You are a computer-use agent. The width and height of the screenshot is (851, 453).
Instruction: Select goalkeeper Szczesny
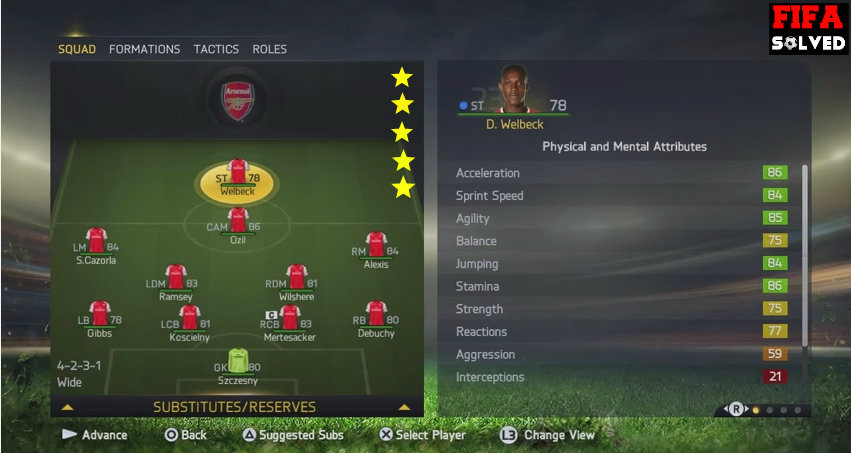[238, 364]
